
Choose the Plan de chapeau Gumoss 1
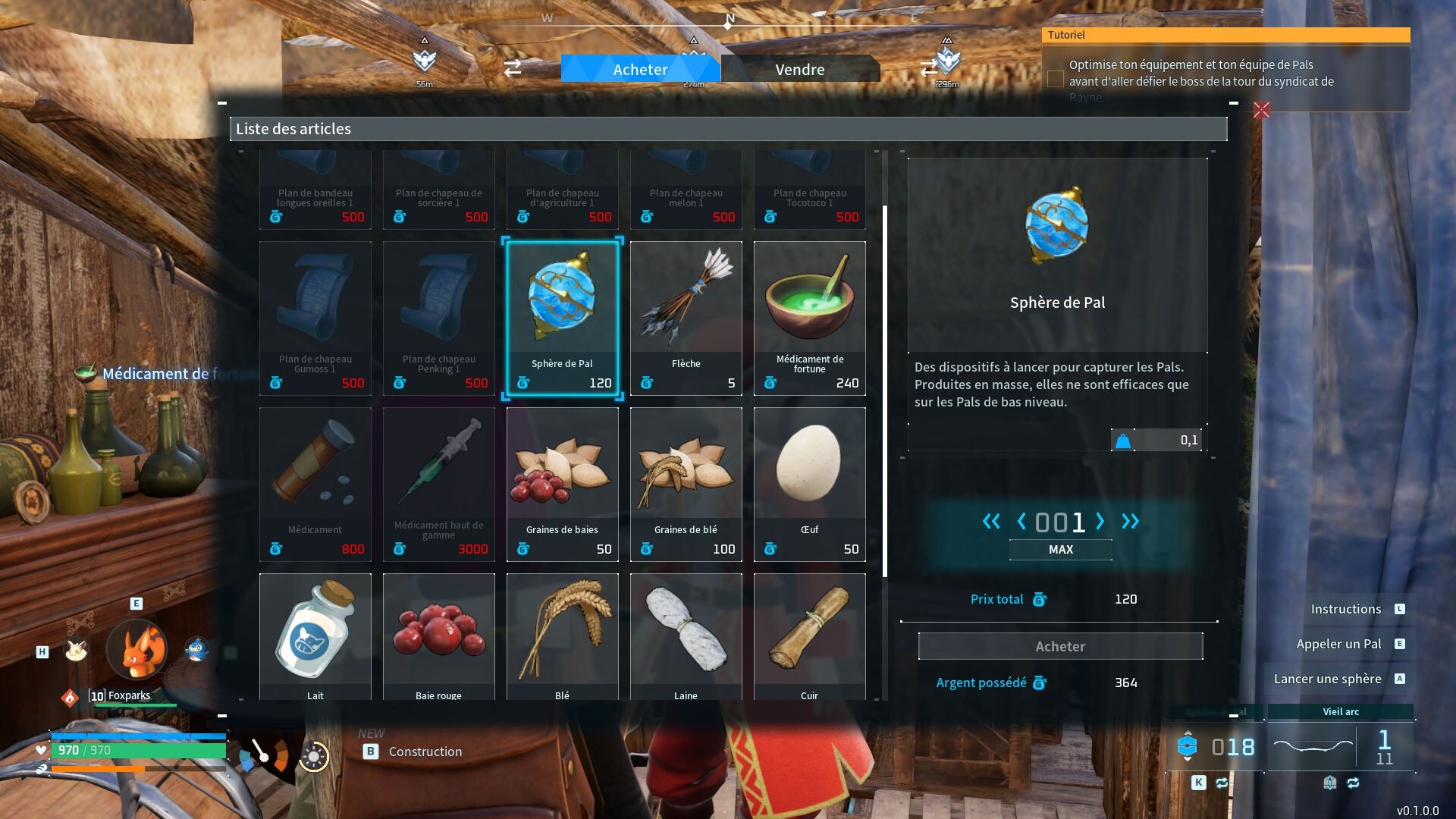315,318
